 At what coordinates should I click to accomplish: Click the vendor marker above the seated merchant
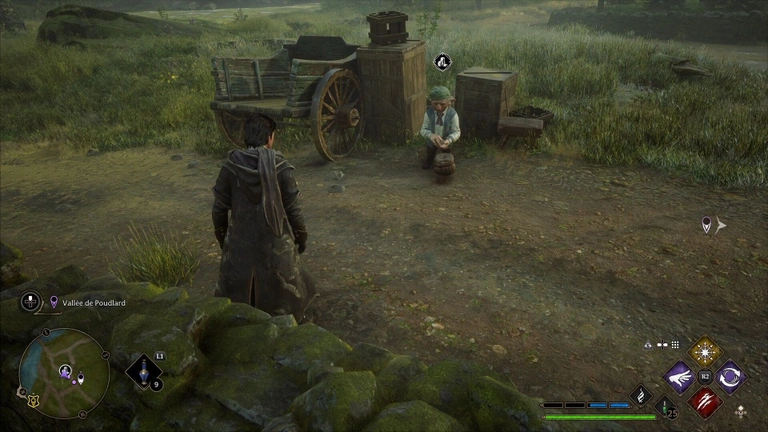(x=442, y=62)
